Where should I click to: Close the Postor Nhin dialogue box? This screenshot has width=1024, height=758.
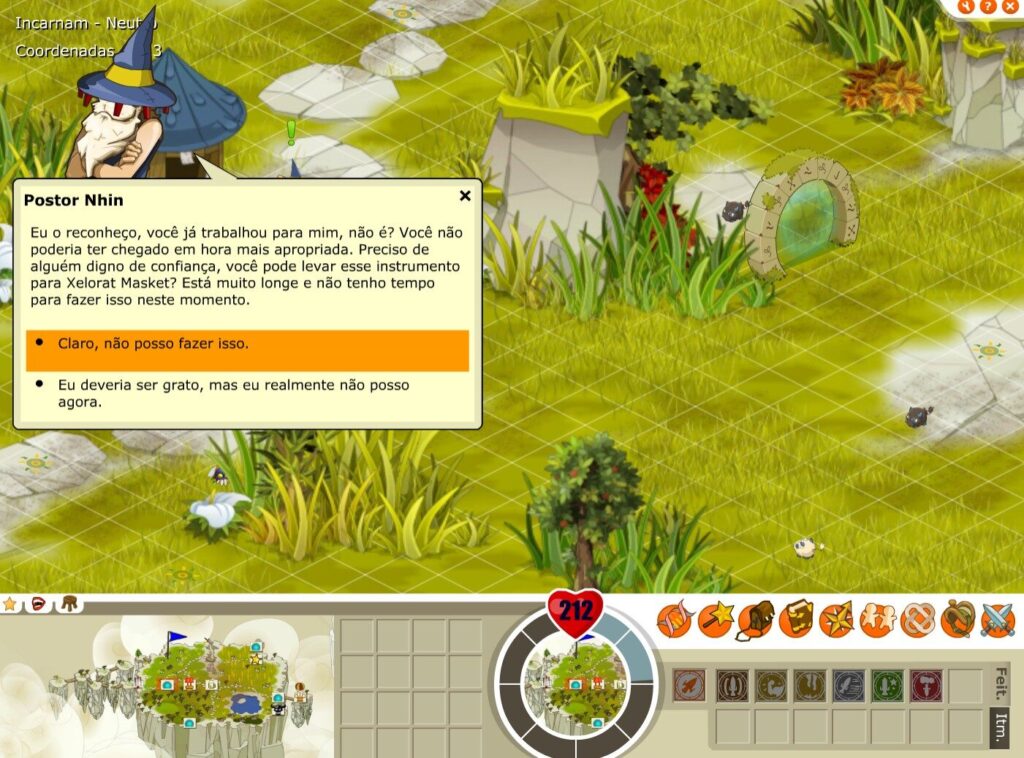click(x=465, y=196)
